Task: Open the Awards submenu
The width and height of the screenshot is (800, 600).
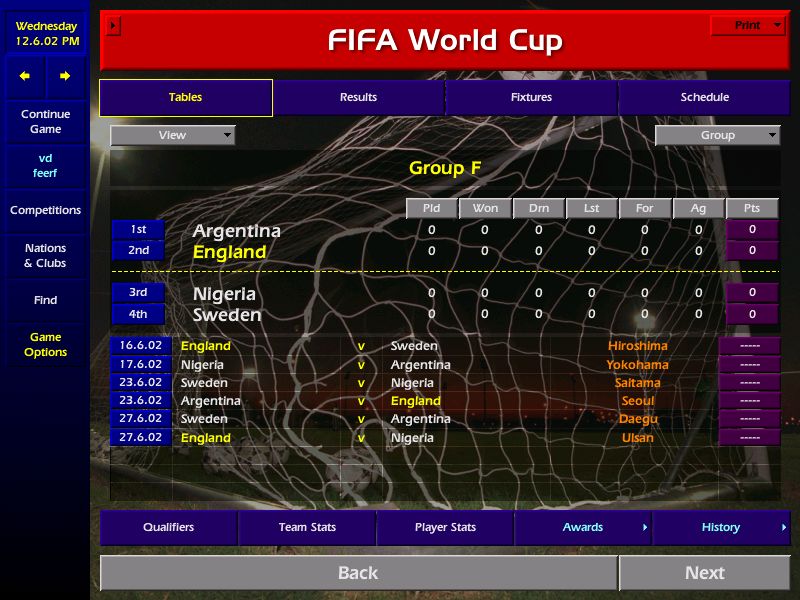Action: [x=583, y=528]
